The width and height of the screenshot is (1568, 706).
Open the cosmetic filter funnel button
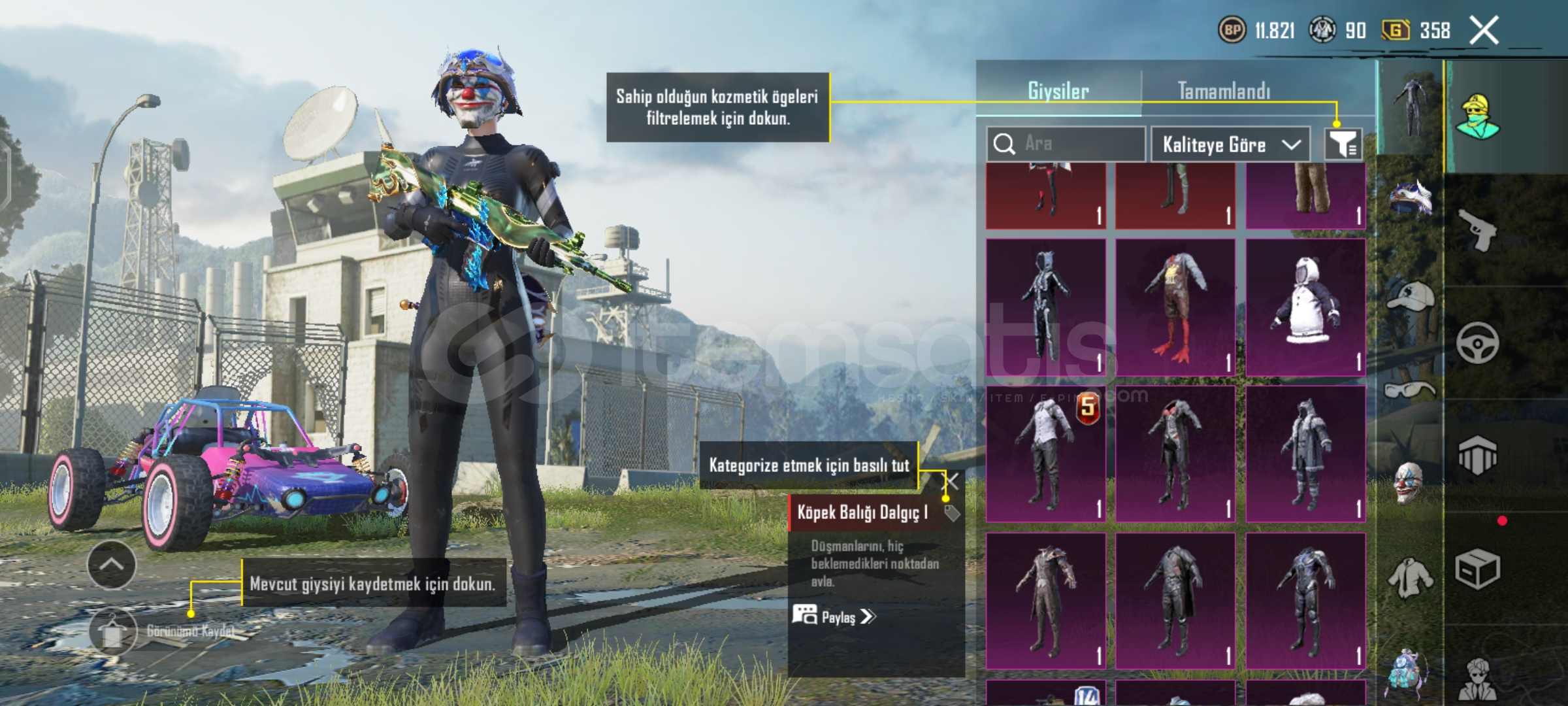click(1343, 144)
